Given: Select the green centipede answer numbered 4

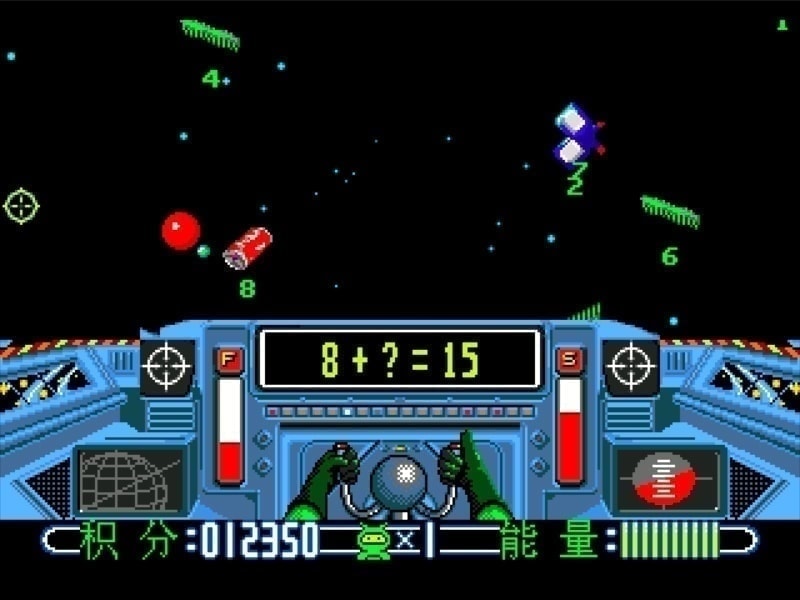Looking at the screenshot, I should click(x=210, y=35).
